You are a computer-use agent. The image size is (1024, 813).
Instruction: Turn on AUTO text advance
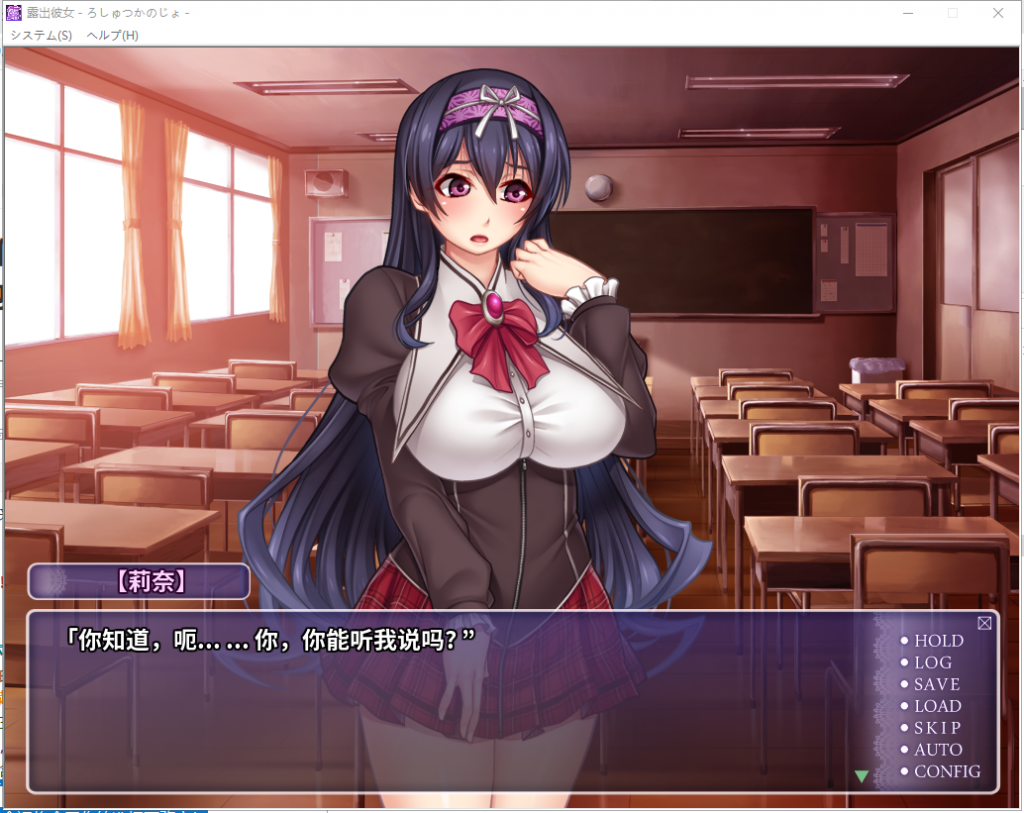point(937,750)
